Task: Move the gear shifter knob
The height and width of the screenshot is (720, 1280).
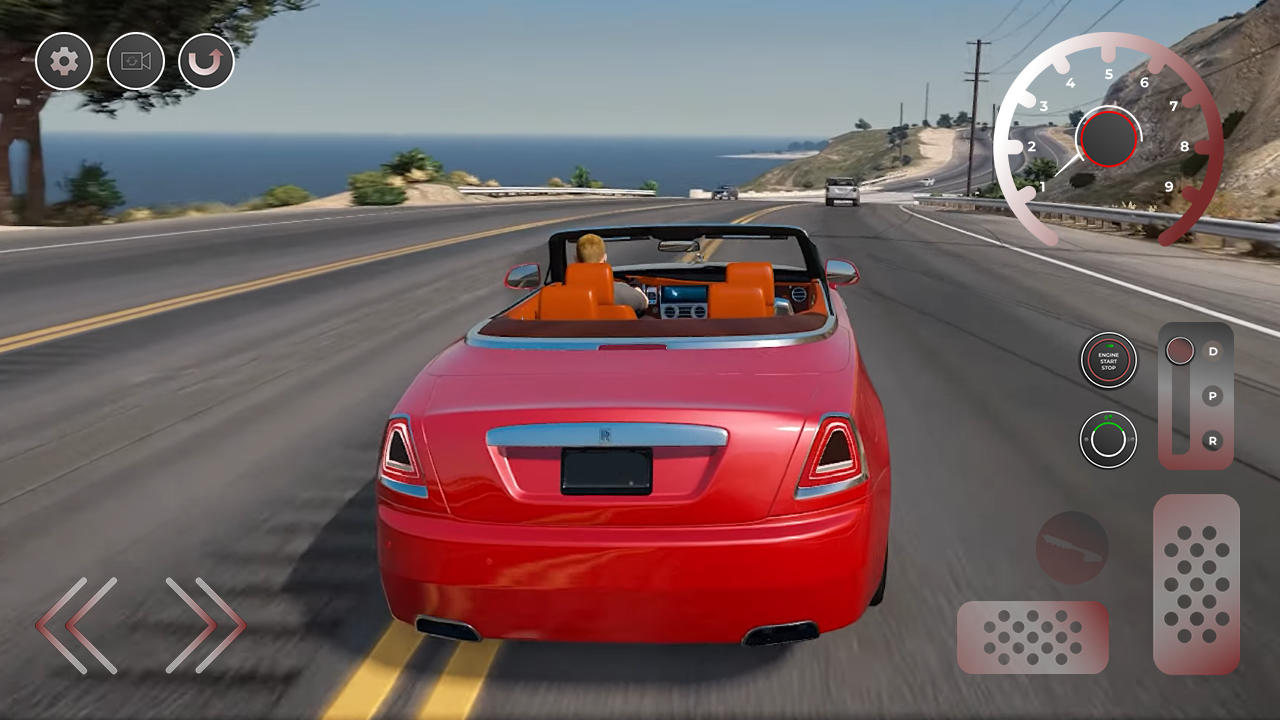Action: (1181, 352)
